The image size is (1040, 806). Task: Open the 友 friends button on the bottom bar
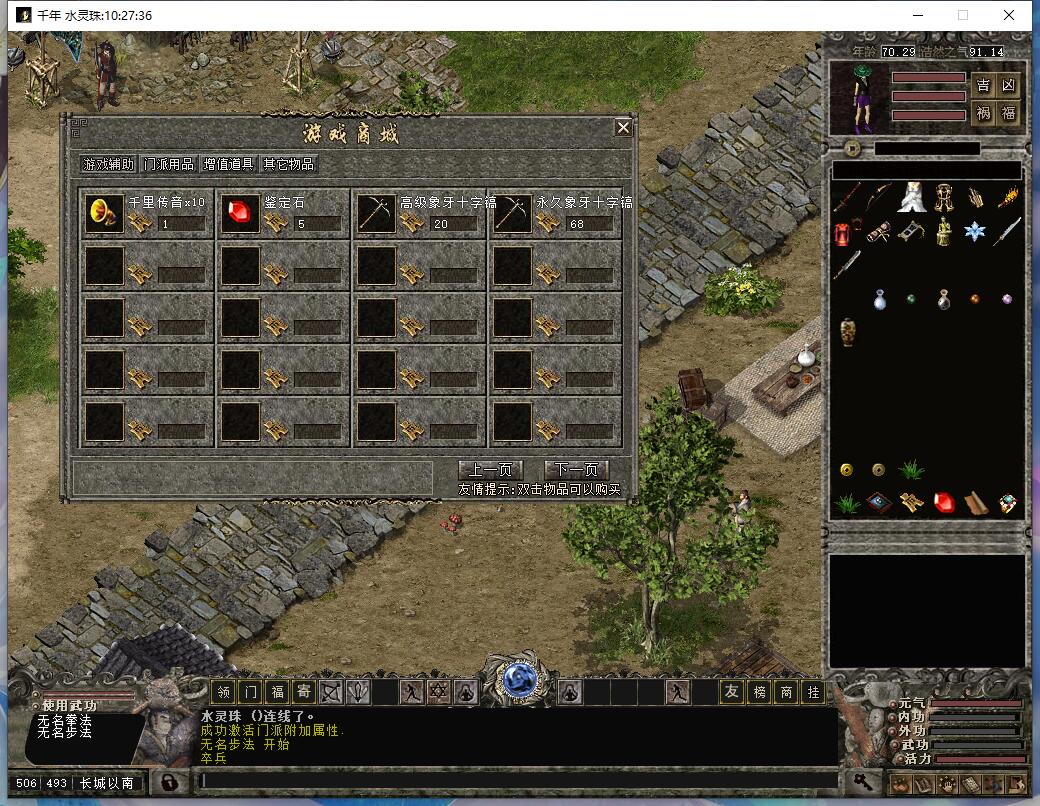pyautogui.click(x=733, y=691)
